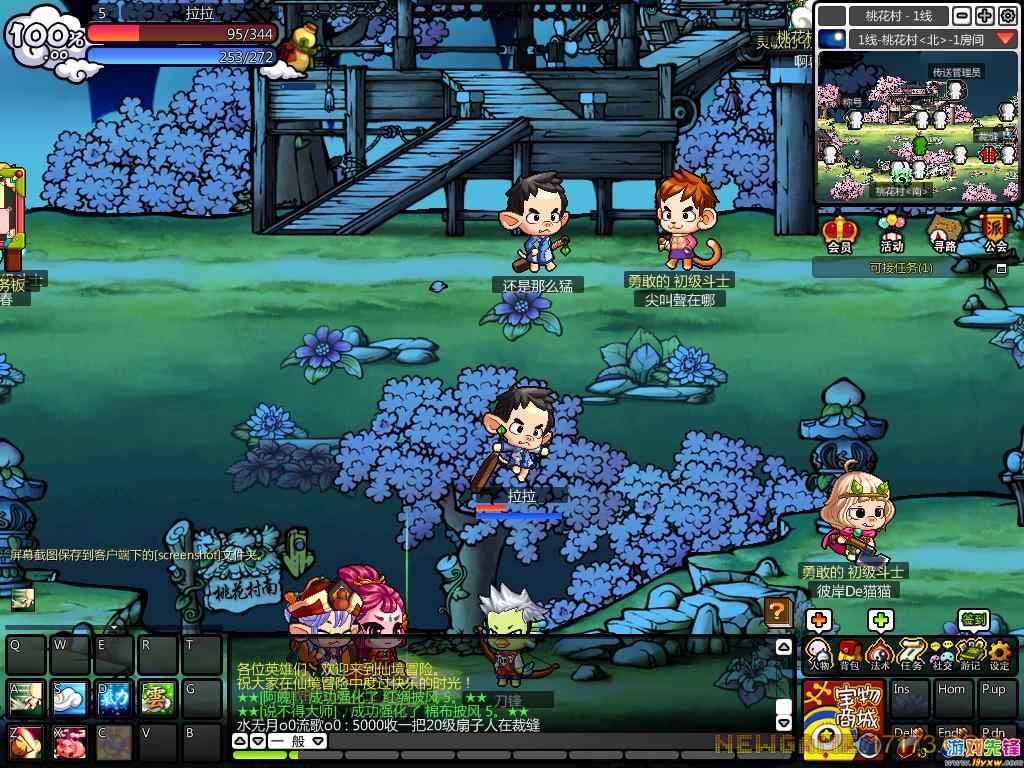Open the 设定 settings gear
The height and width of the screenshot is (768, 1024).
pyautogui.click(x=999, y=655)
